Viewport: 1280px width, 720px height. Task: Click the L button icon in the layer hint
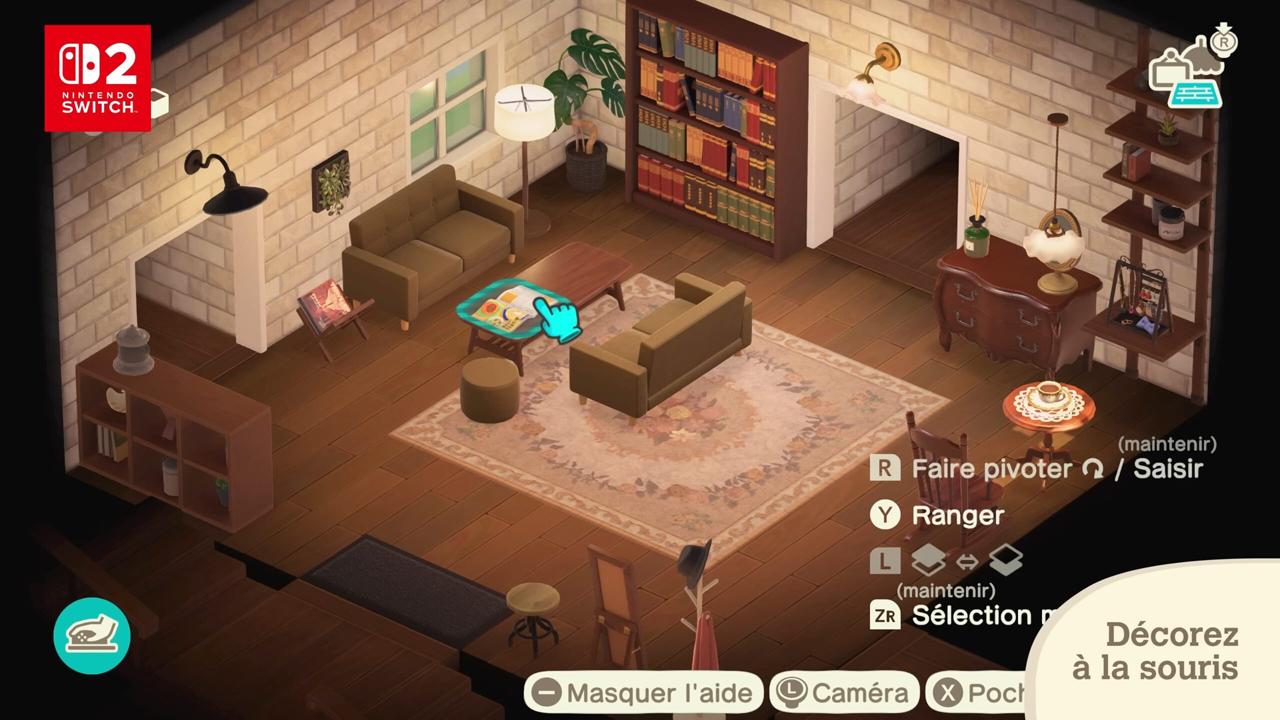pos(884,558)
